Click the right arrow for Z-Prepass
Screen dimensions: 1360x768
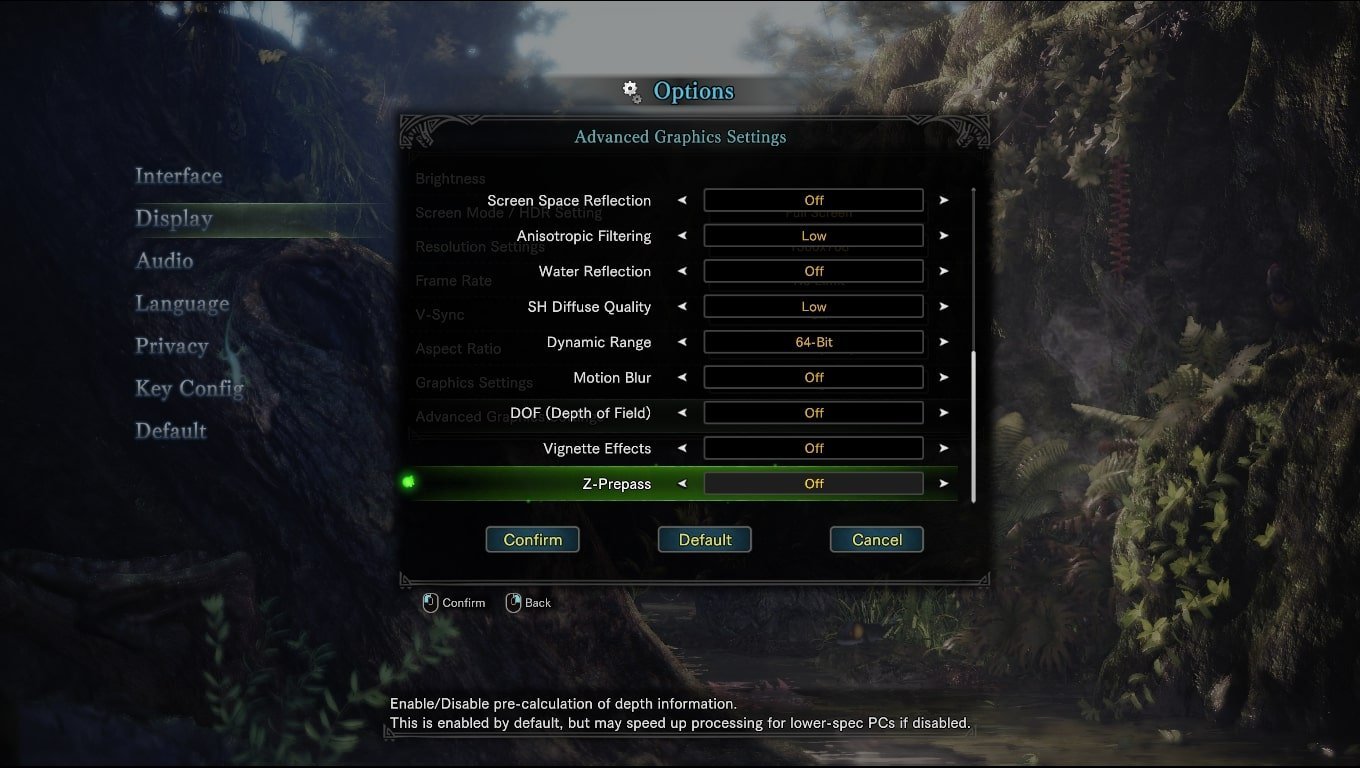pyautogui.click(x=943, y=484)
